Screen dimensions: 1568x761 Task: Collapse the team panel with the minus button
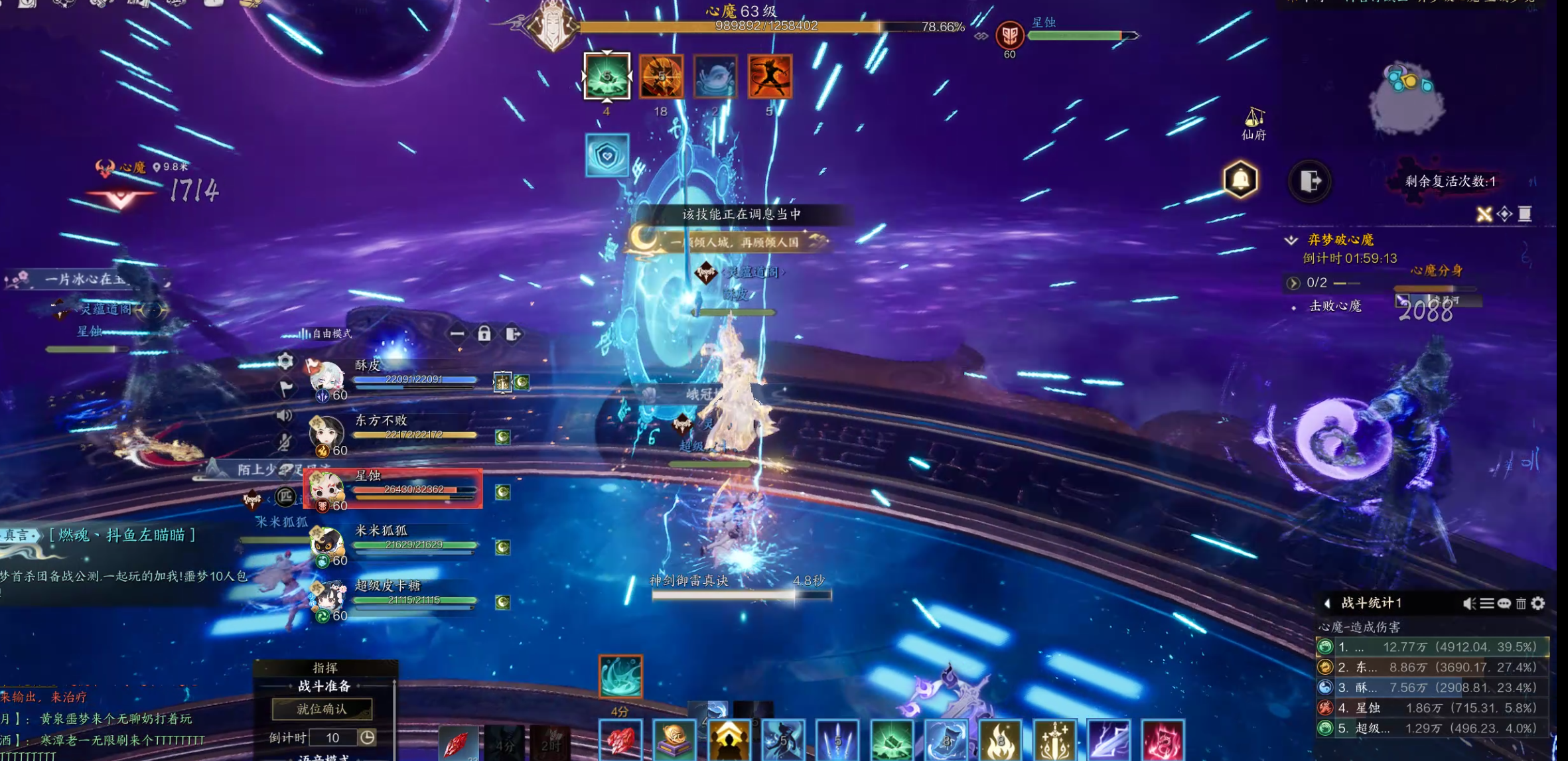click(457, 334)
